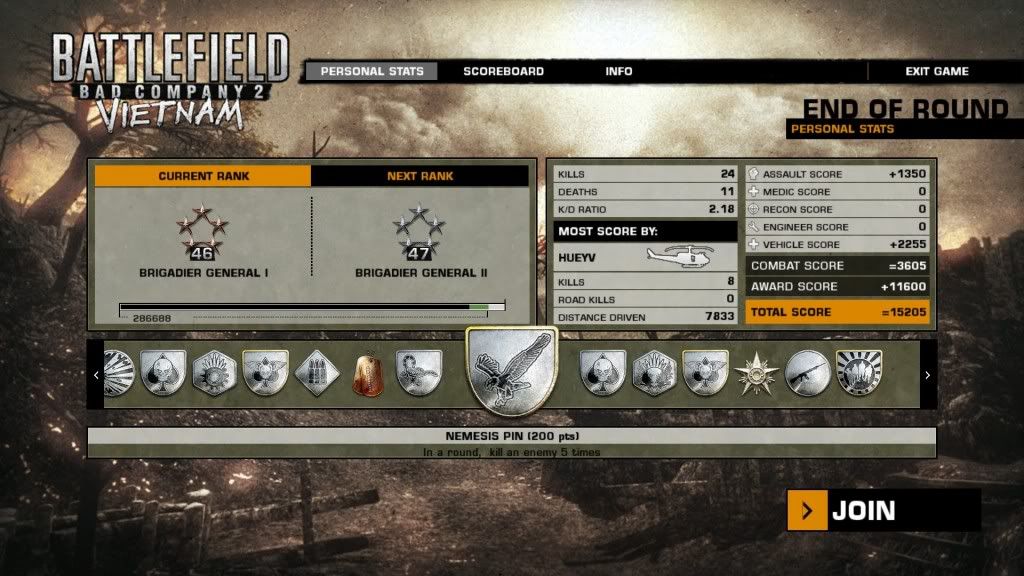Viewport: 1024px width, 576px height.
Task: Show previous awards with the left arrow
Action: [96, 375]
